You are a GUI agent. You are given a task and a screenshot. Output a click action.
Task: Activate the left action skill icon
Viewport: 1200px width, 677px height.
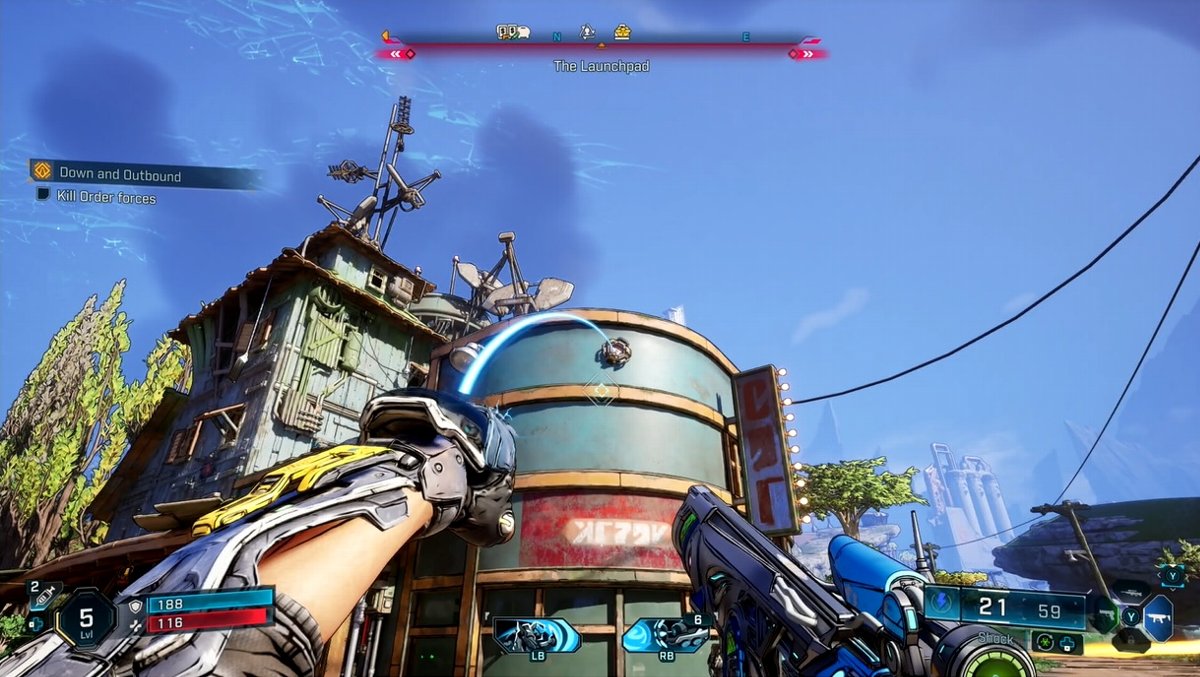click(x=537, y=635)
